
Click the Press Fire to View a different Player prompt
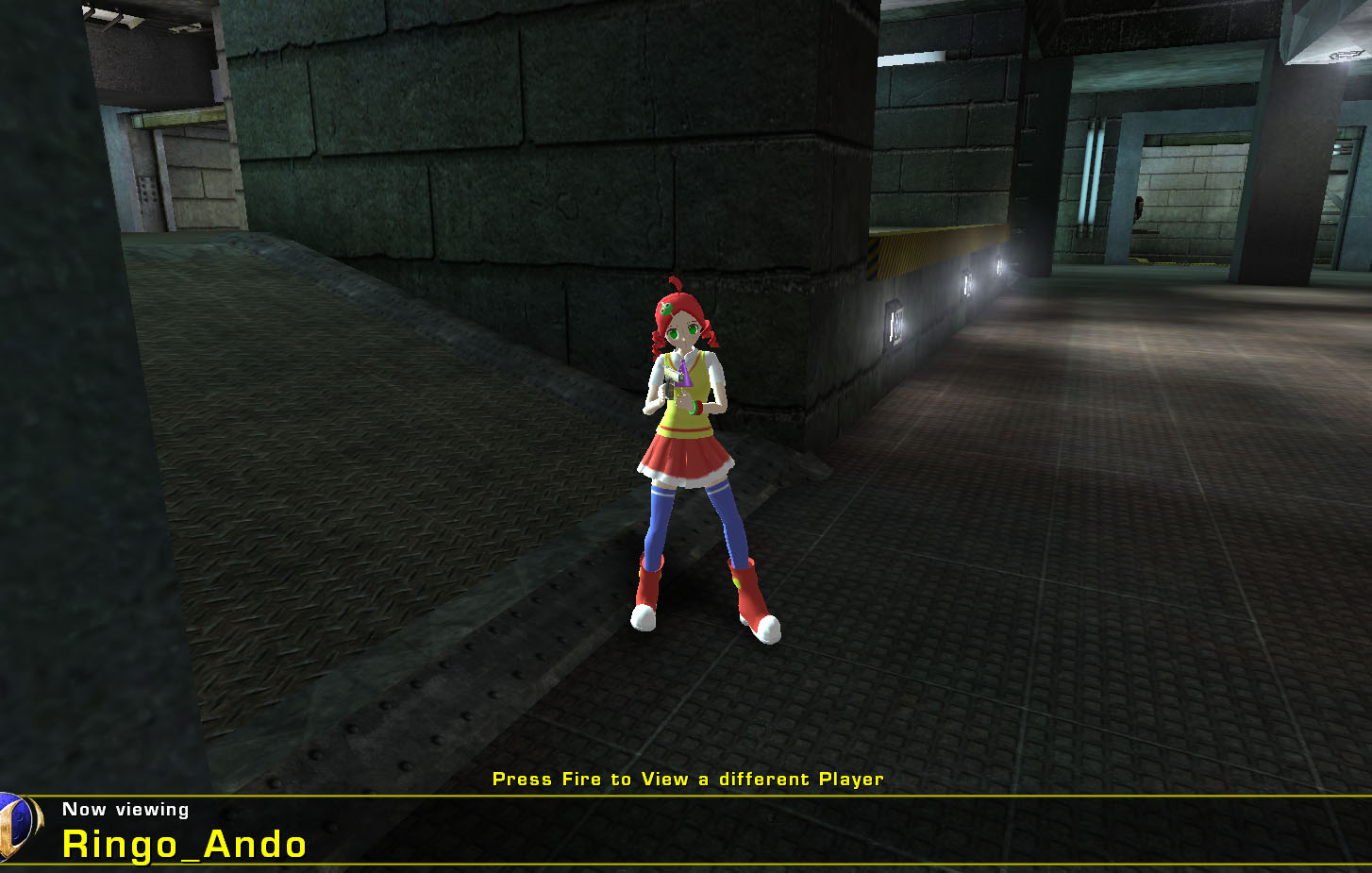[688, 779]
